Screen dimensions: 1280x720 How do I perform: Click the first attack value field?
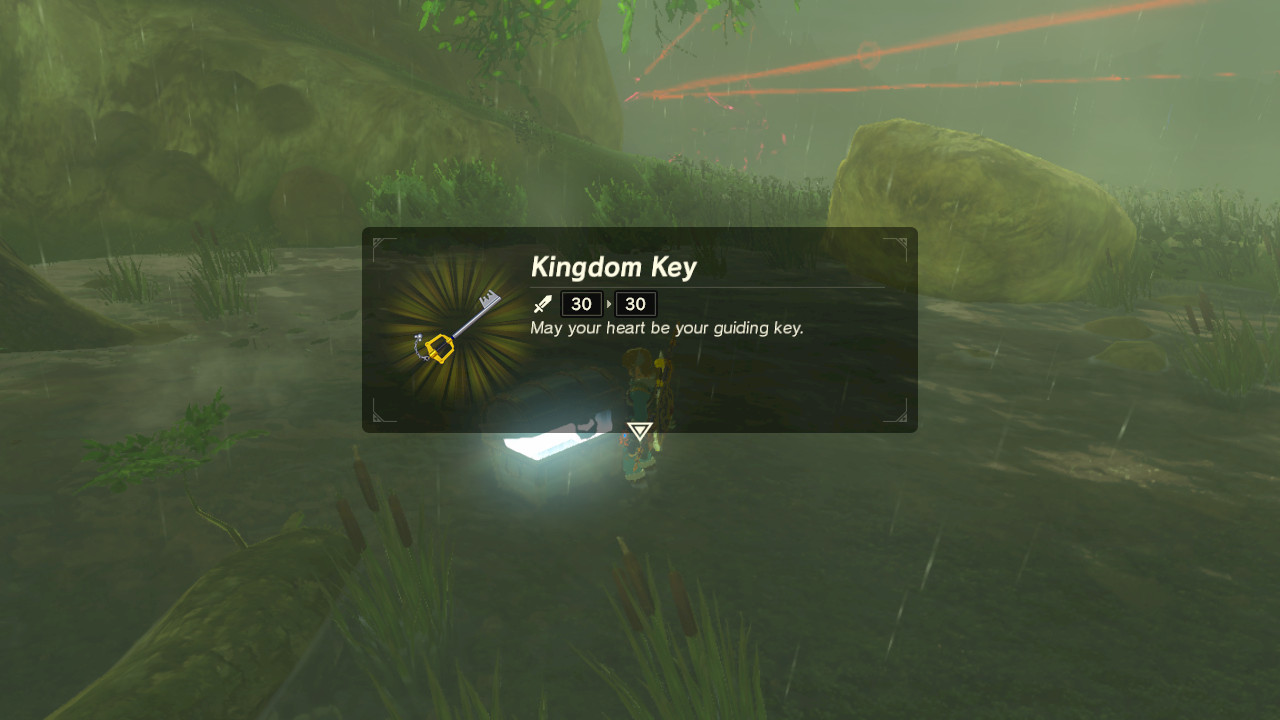581,303
